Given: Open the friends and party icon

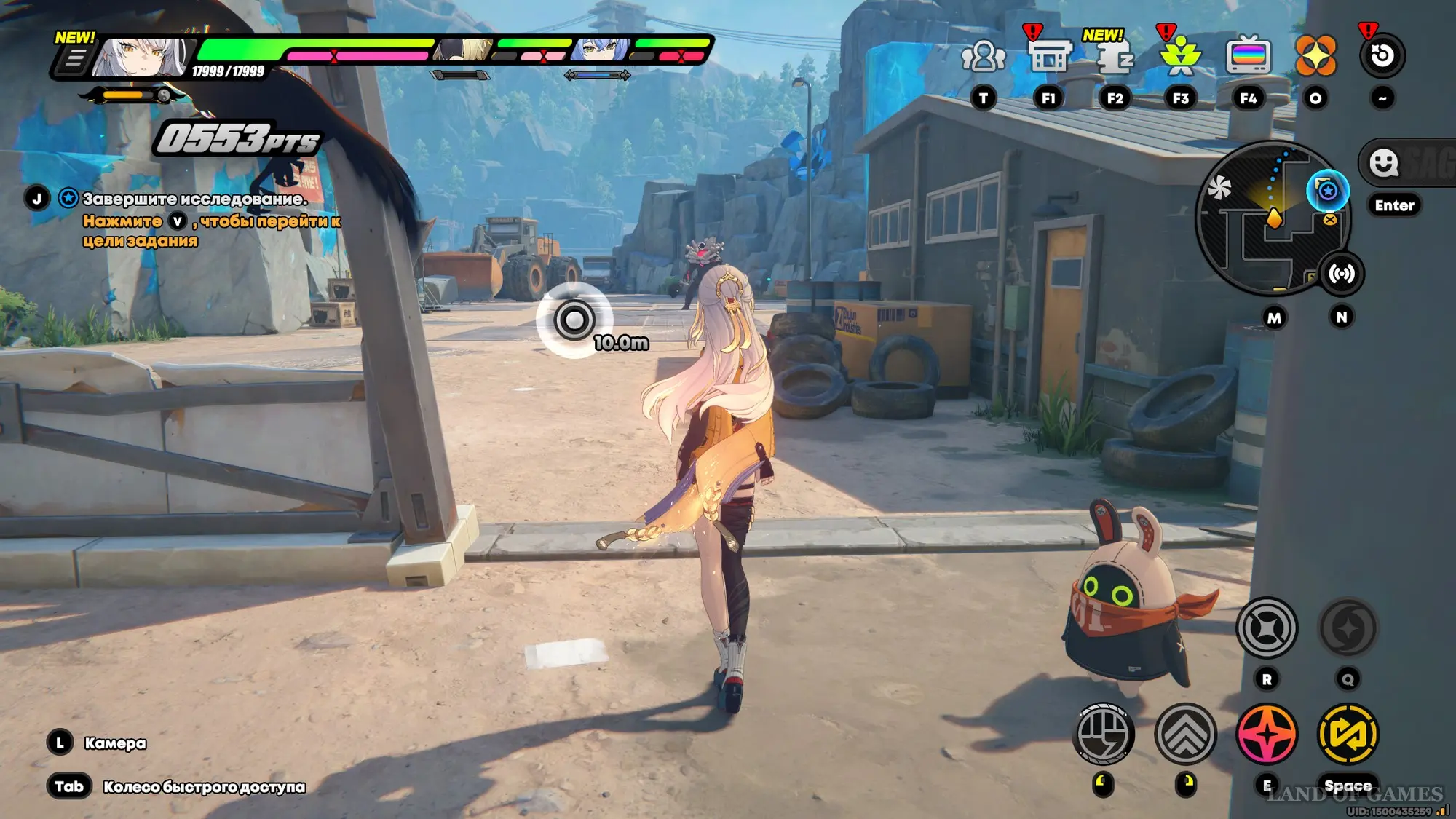Looking at the screenshot, I should pos(983,56).
